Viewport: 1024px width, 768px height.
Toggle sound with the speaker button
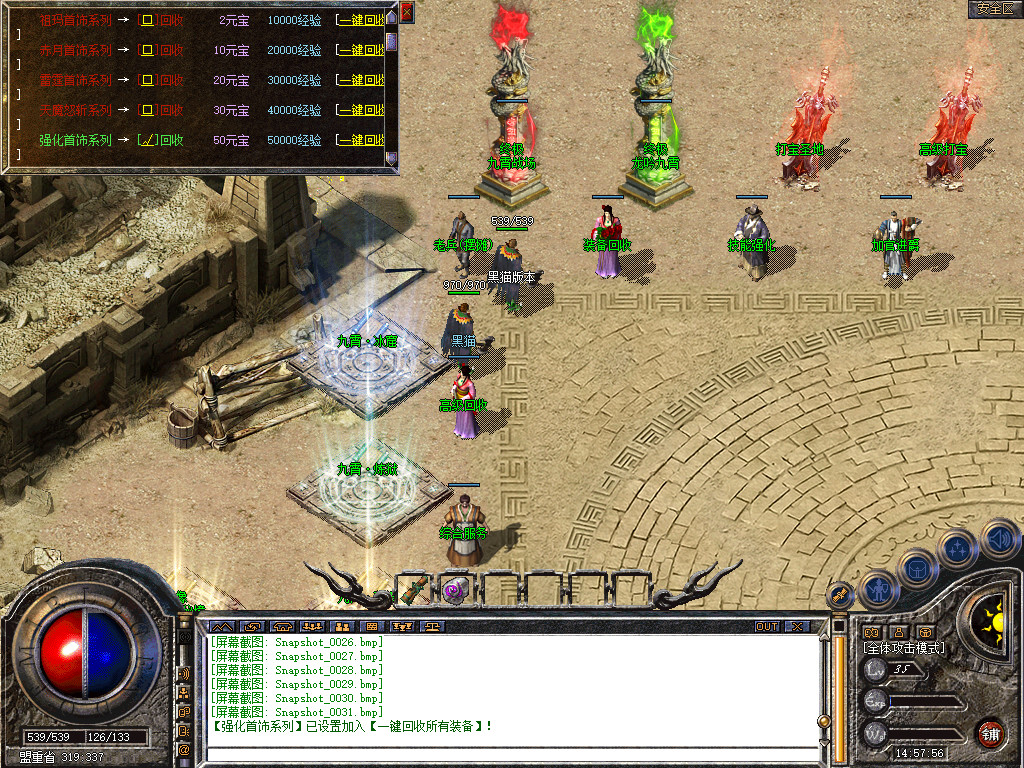click(999, 540)
